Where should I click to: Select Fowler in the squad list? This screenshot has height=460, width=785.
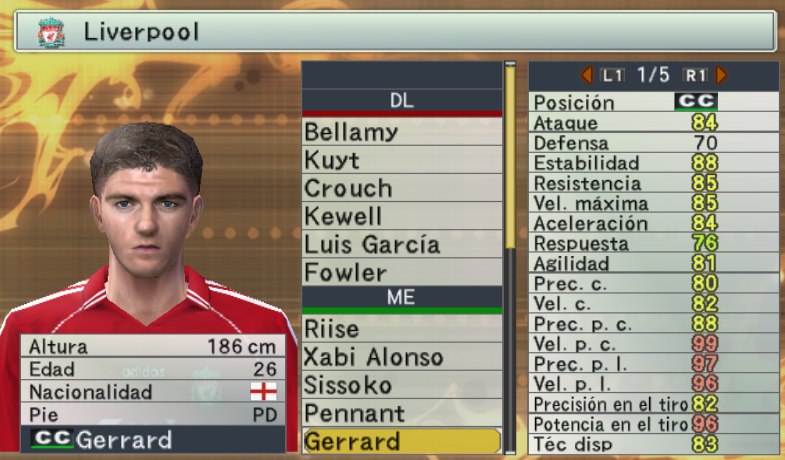click(x=401, y=272)
